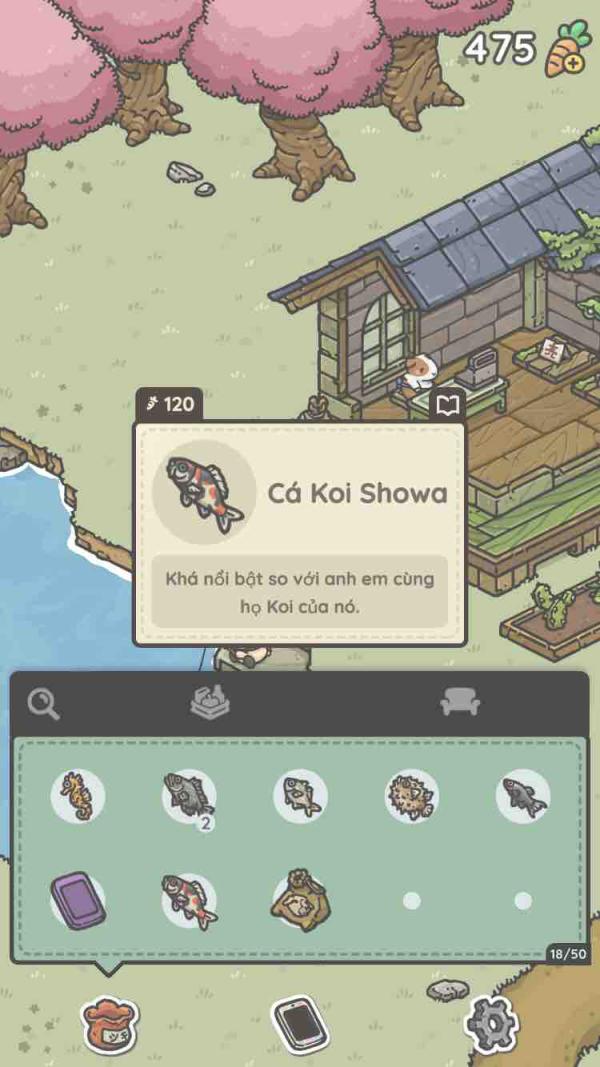Select the seahorse inventory slot
The height and width of the screenshot is (1067, 600).
[78, 796]
